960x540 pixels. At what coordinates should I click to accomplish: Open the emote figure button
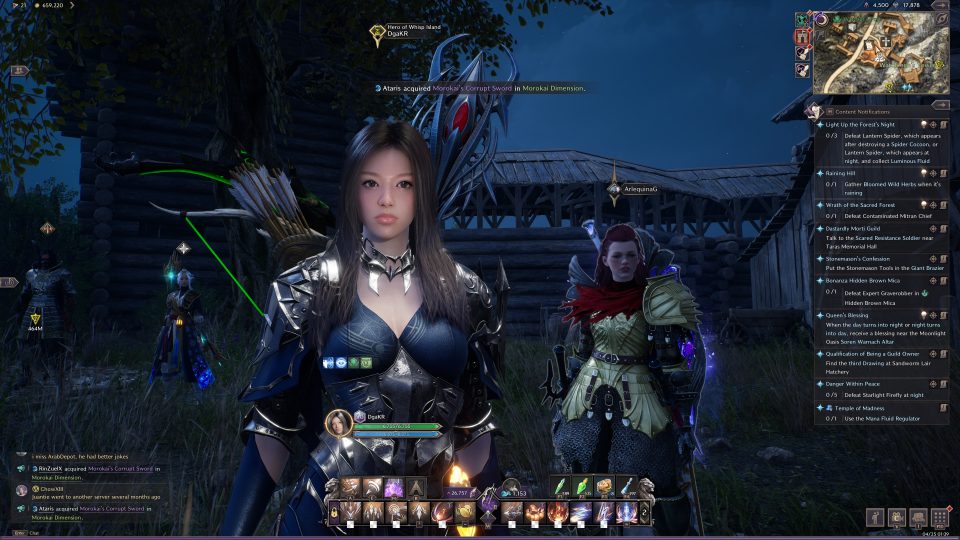point(876,517)
